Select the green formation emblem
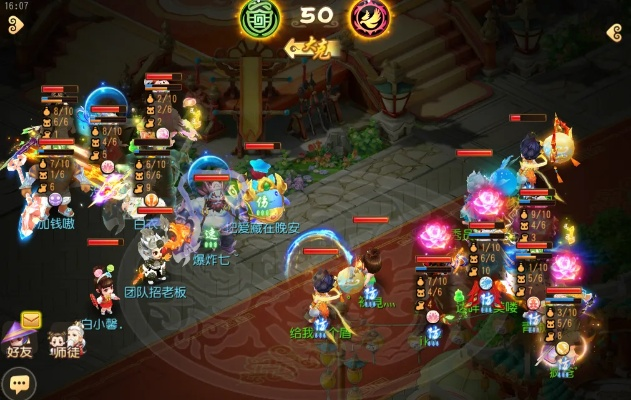 click(x=257, y=18)
